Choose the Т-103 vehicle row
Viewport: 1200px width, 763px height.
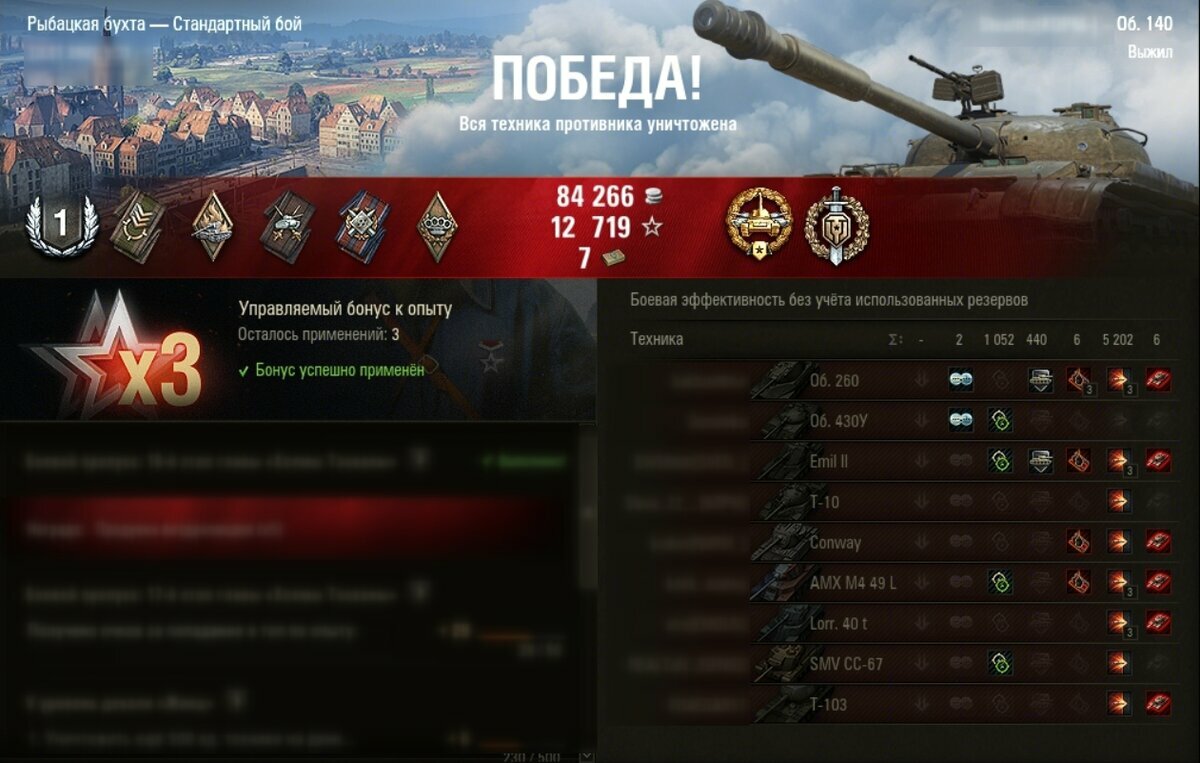pos(828,704)
